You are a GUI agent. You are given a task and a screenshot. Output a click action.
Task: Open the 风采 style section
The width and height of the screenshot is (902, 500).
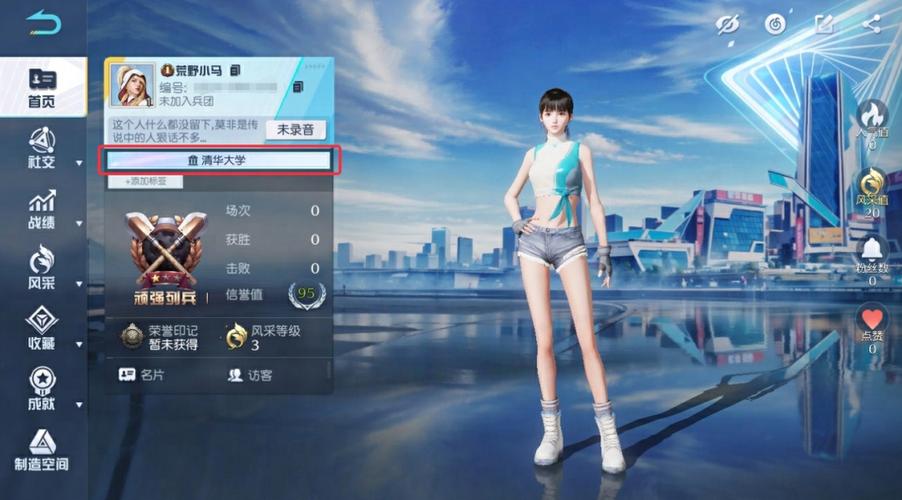point(42,268)
